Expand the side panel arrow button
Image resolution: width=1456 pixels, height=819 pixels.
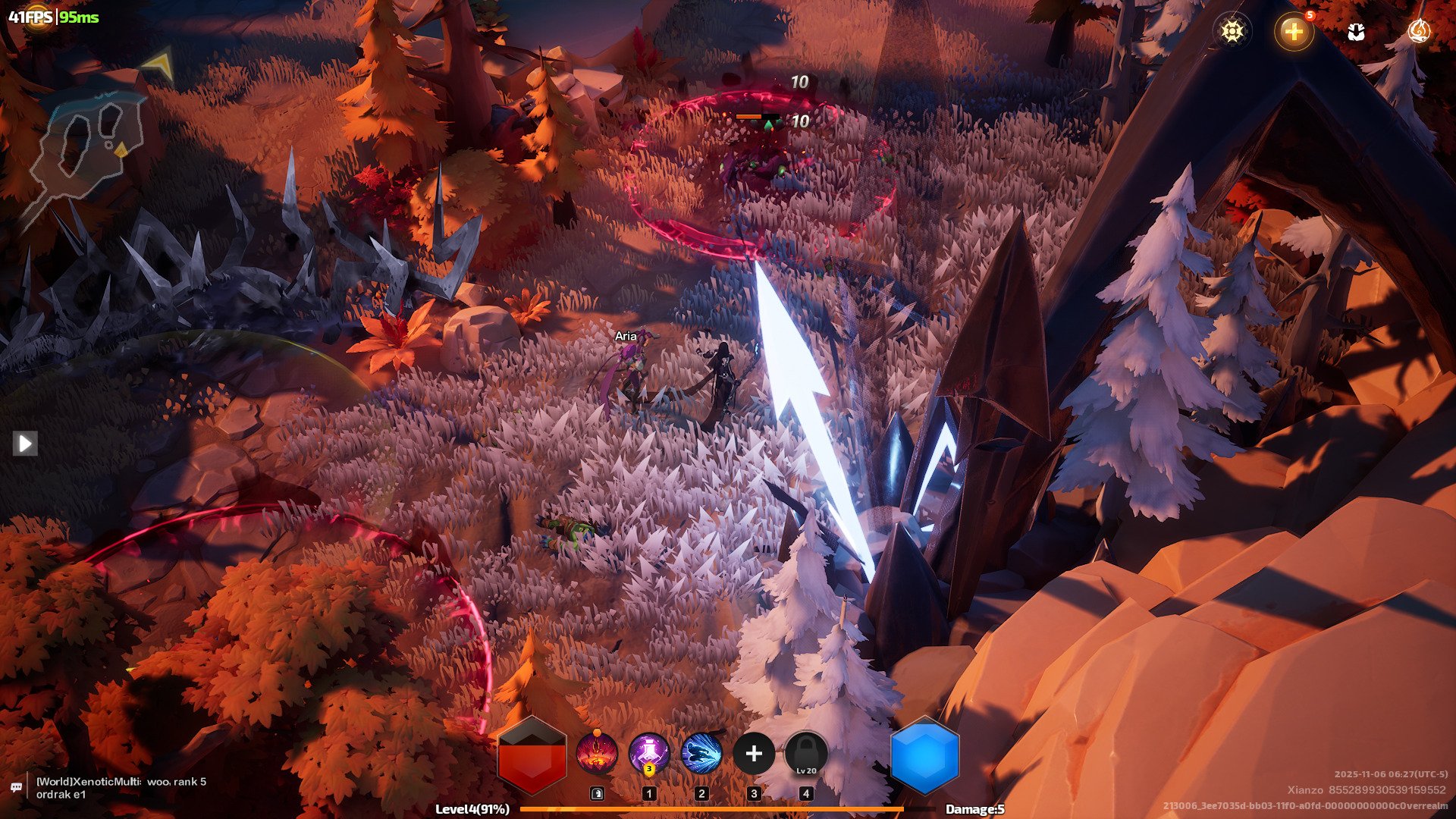pyautogui.click(x=25, y=443)
